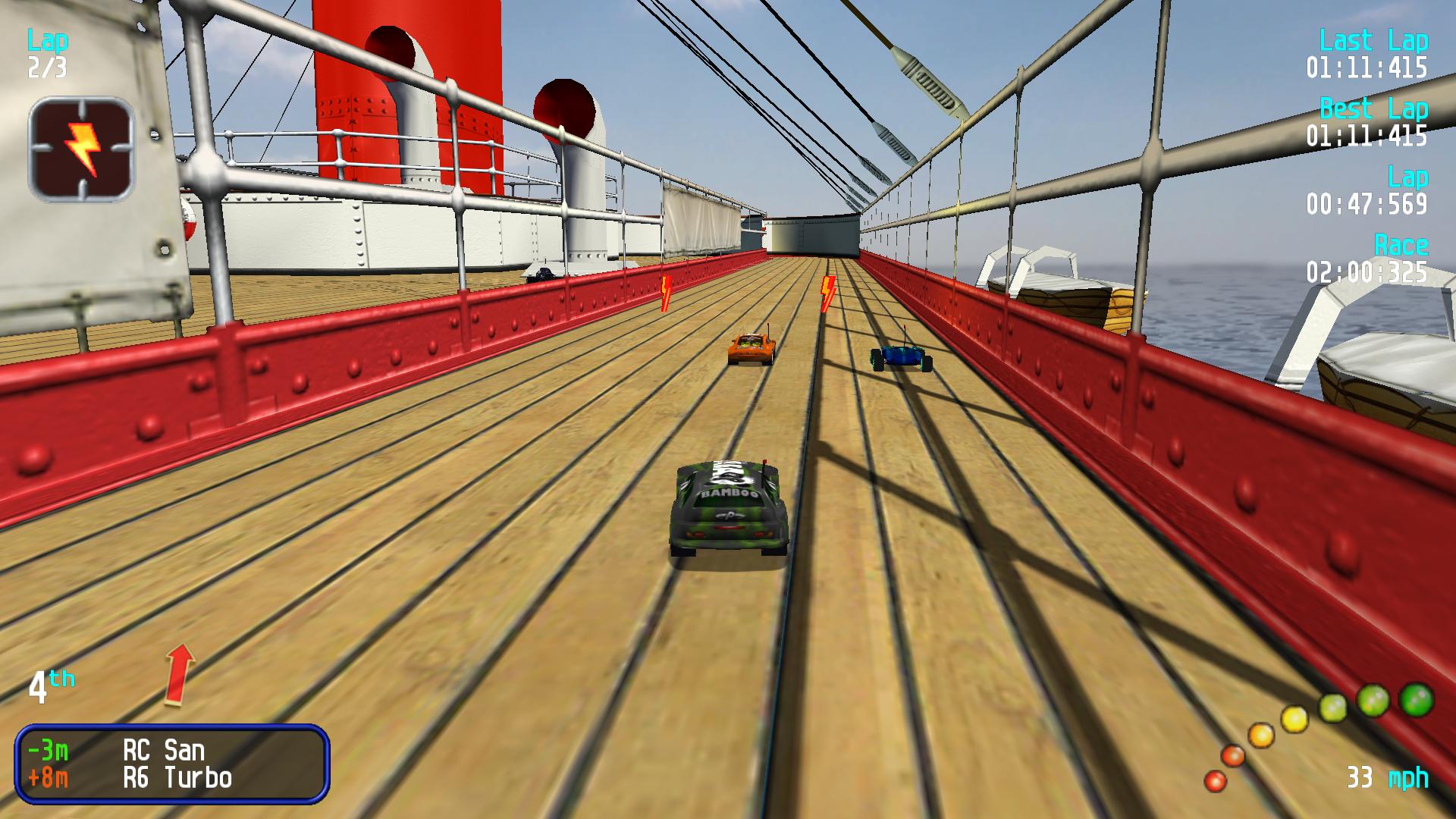
Task: Toggle the Best Lap time readout
Action: [1369, 121]
